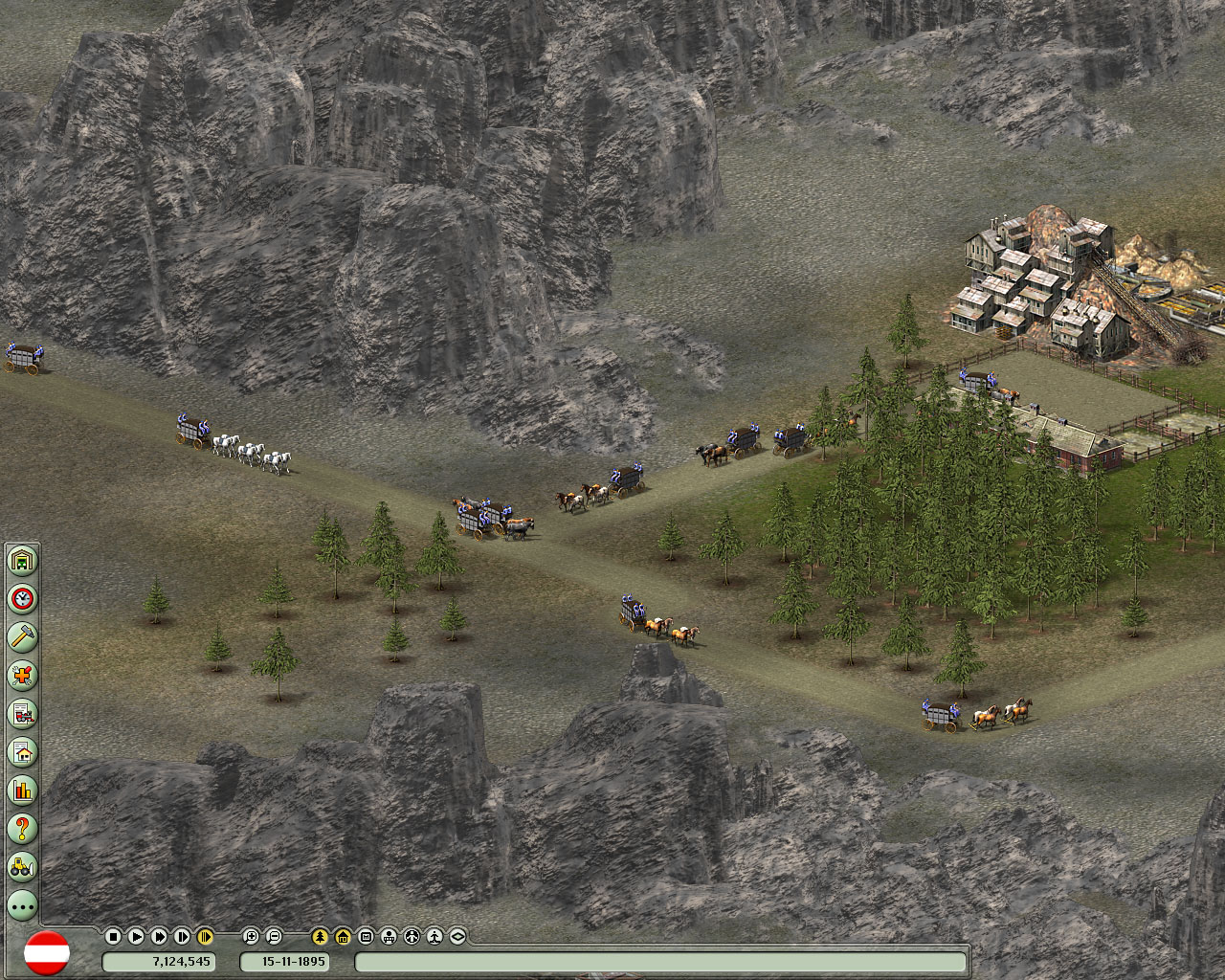Open the vehicle depot garage menu

22,560
